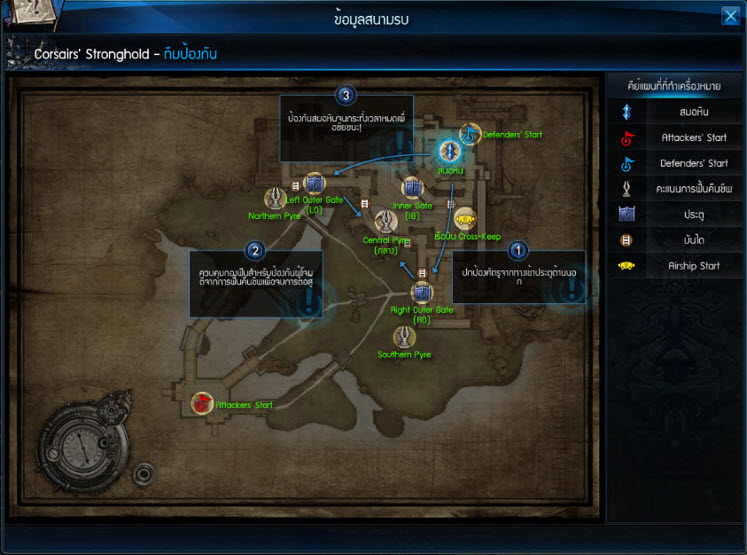Click the บันได ladder legend entry
Image resolution: width=747 pixels, height=555 pixels.
[675, 240]
